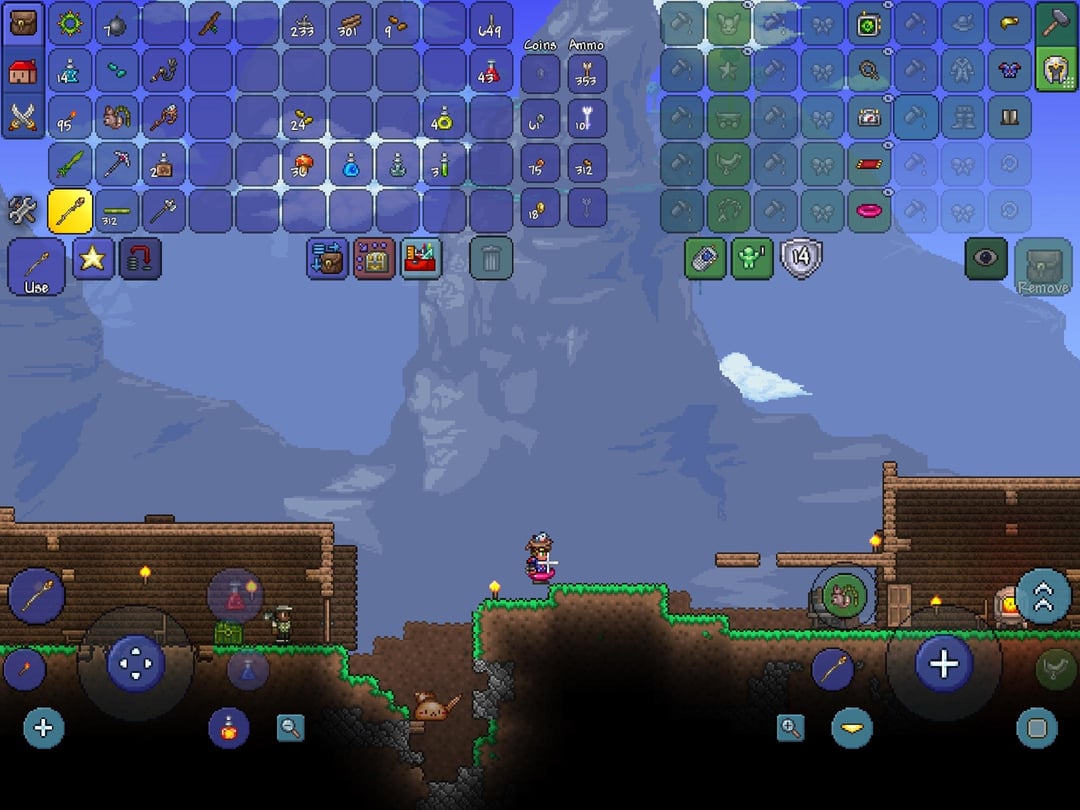Select the blue round potion slot

351,164
